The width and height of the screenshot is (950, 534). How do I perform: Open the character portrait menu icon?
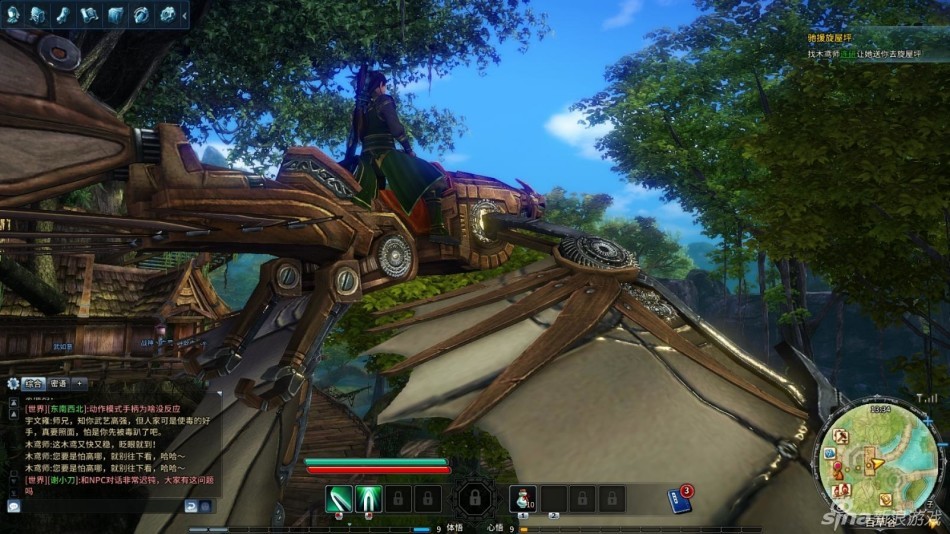[13, 14]
